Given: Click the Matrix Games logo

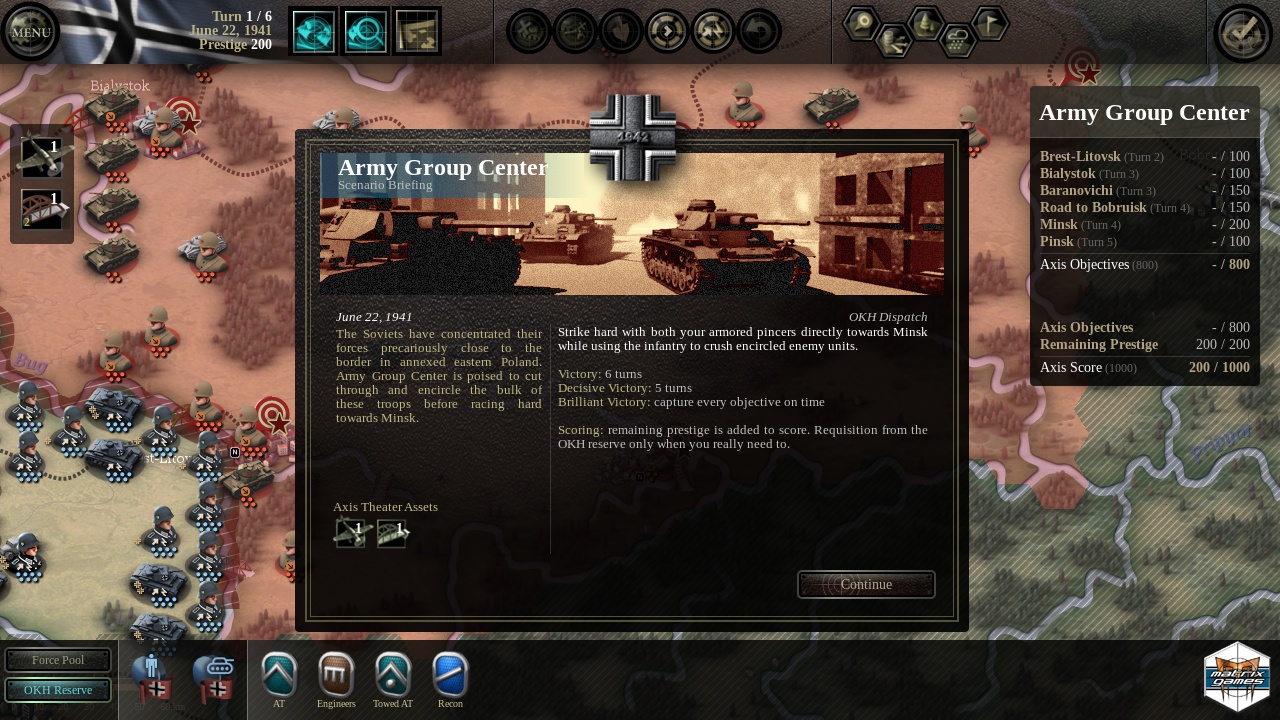Looking at the screenshot, I should tap(1237, 677).
